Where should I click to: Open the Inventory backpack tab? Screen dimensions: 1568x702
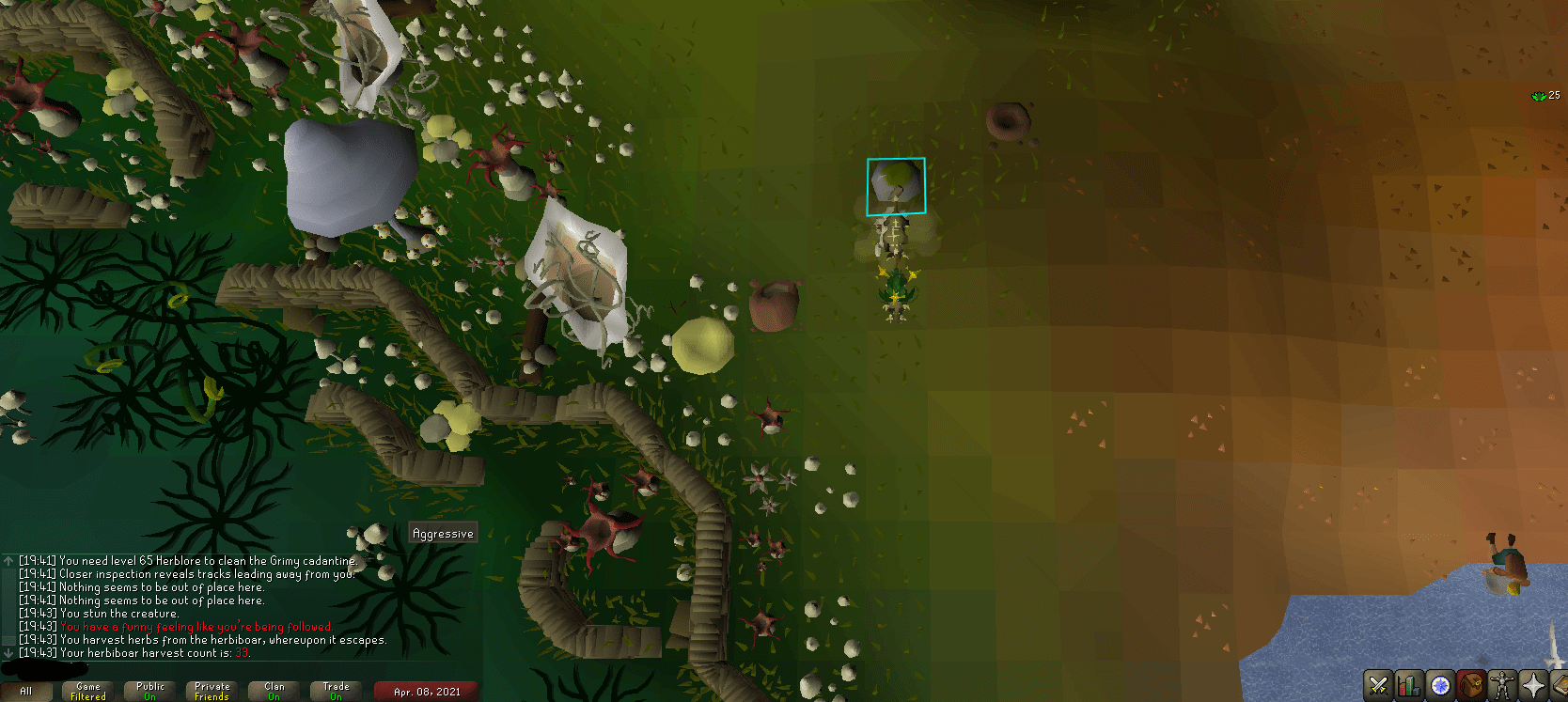[1469, 685]
